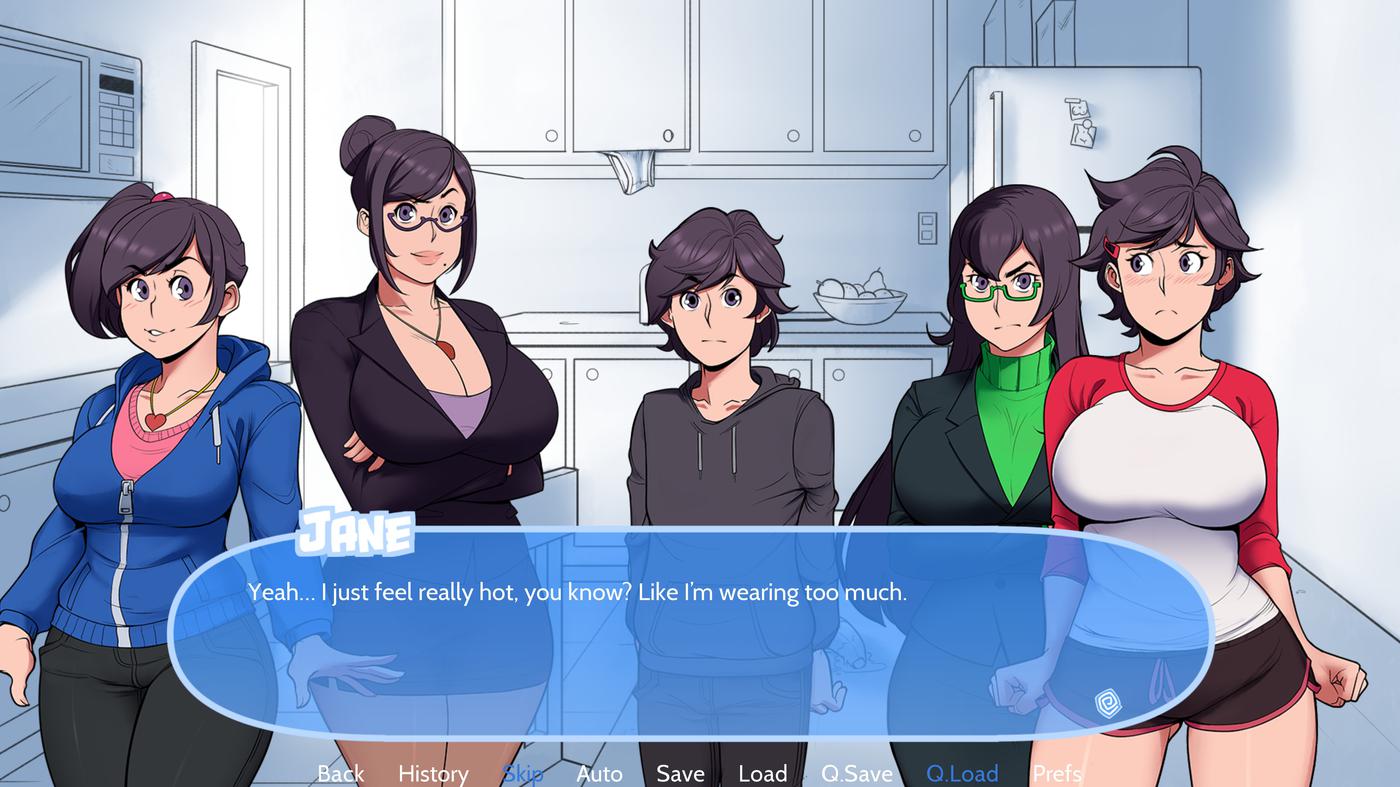
Task: Enable Skip mode
Action: coord(523,773)
